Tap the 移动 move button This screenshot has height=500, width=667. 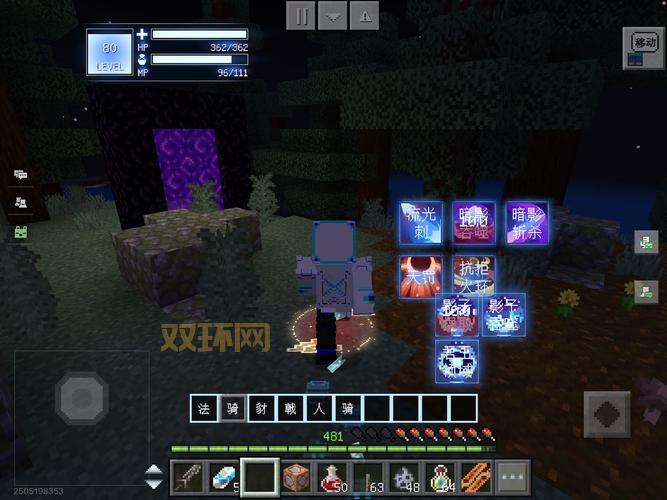coord(643,42)
